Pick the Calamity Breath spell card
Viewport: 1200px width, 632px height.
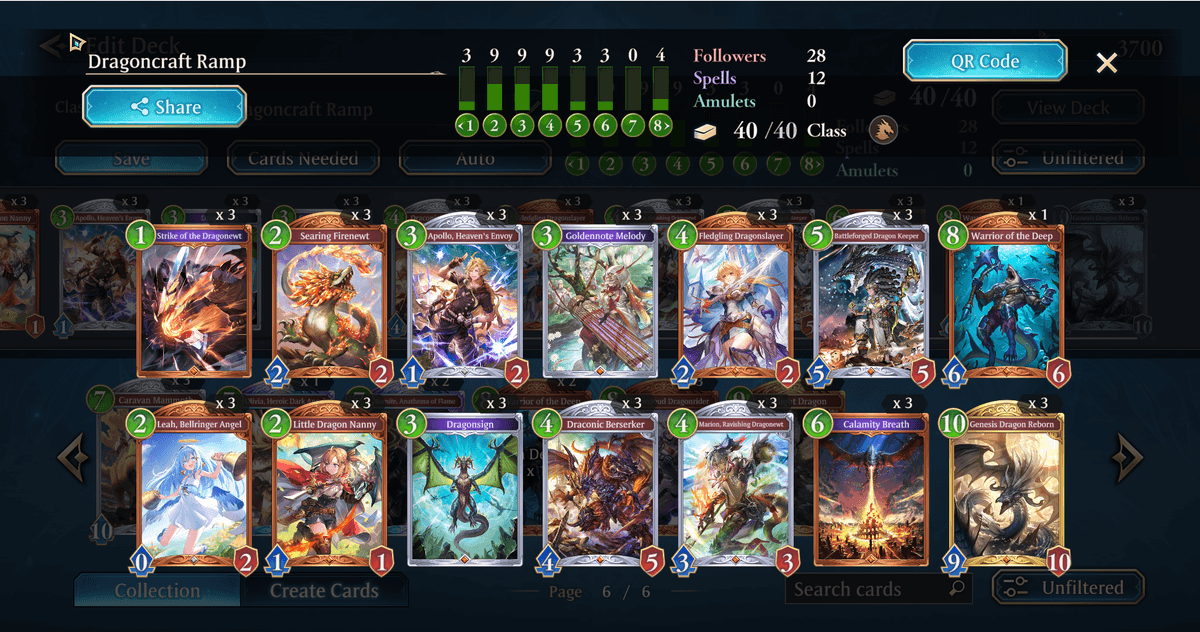coord(871,488)
